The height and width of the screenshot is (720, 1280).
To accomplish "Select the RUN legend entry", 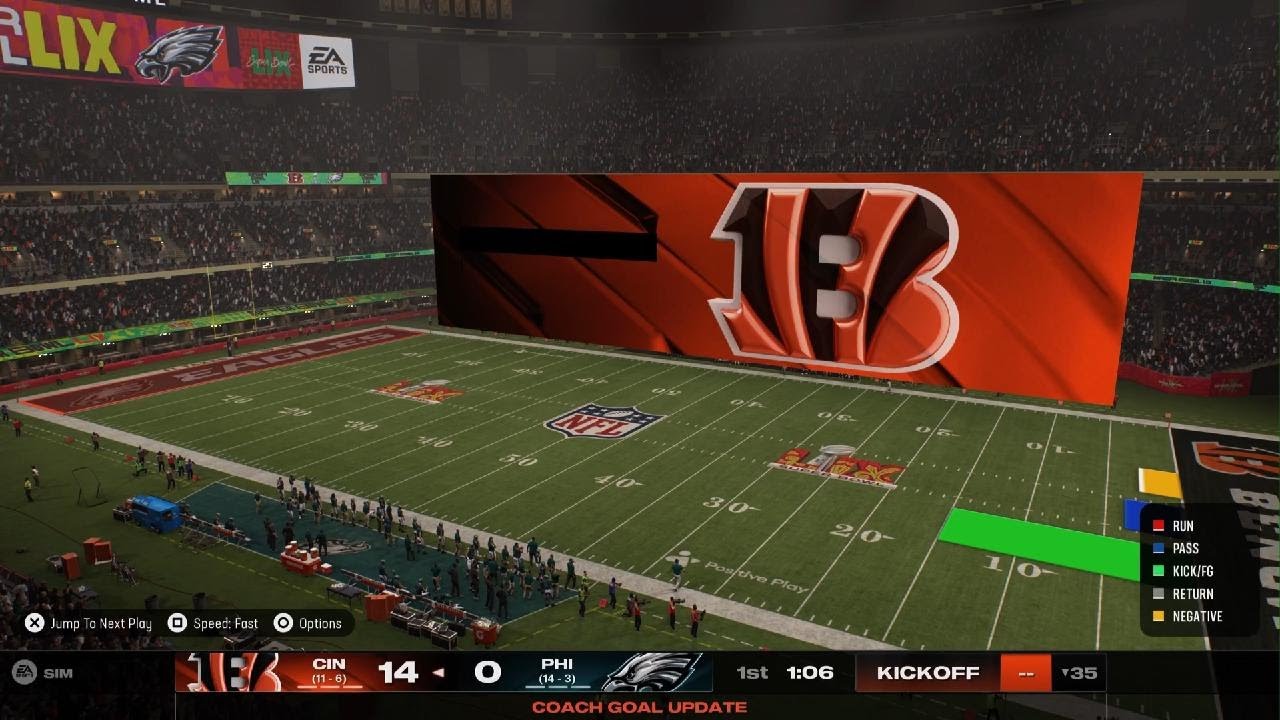I will (1182, 526).
